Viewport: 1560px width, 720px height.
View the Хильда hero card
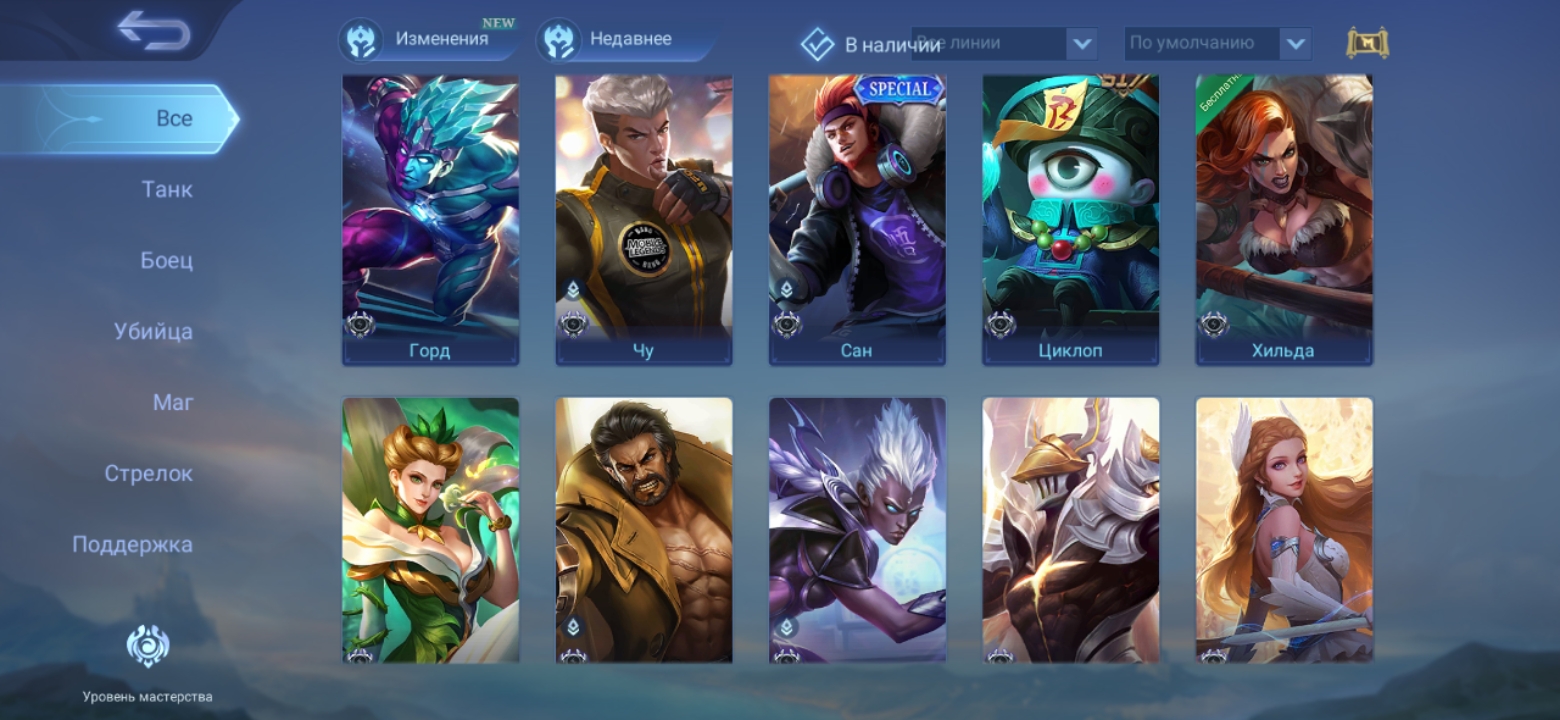tap(1284, 220)
